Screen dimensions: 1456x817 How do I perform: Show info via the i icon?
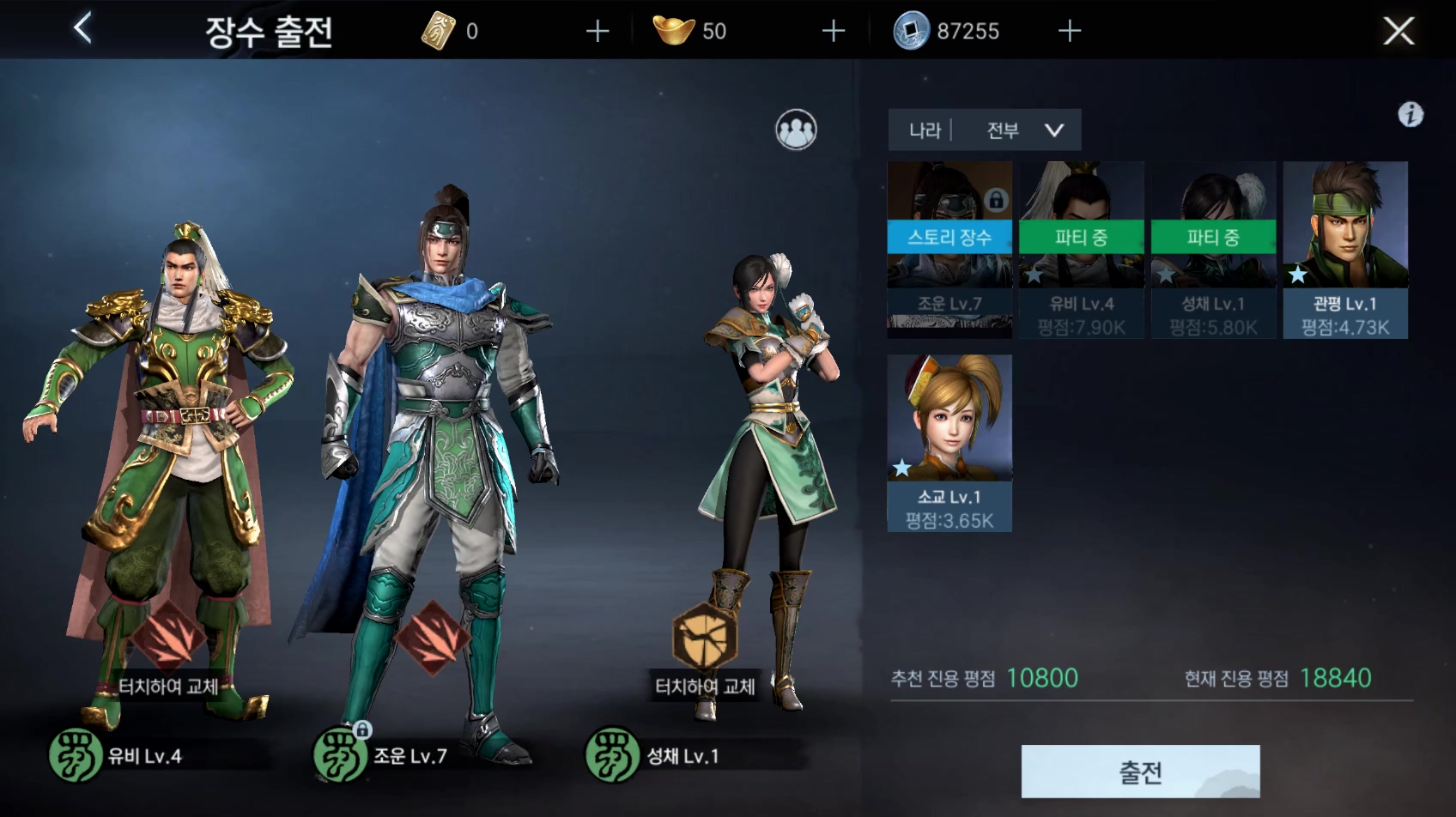click(1410, 114)
